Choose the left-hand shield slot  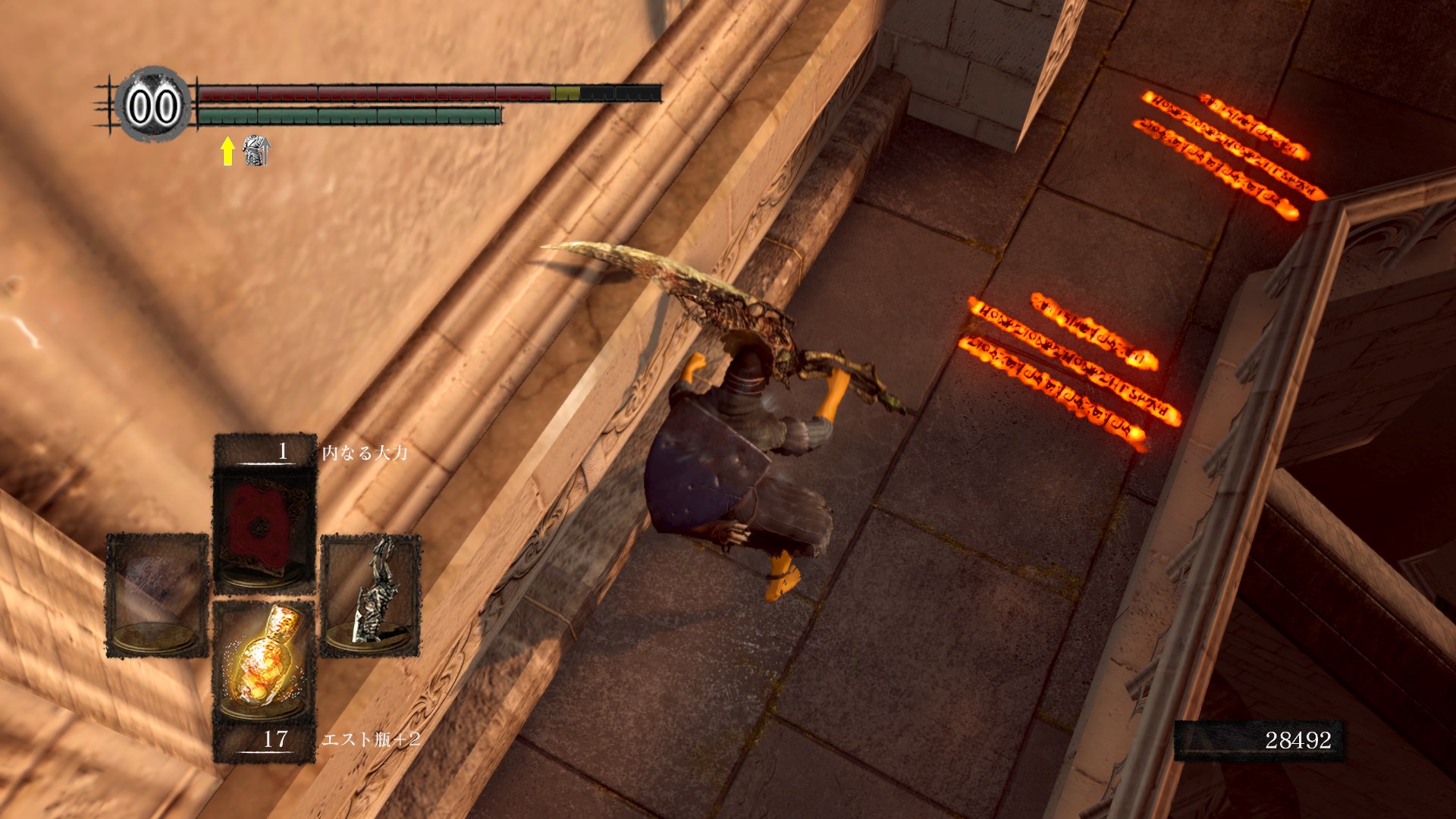pos(157,595)
